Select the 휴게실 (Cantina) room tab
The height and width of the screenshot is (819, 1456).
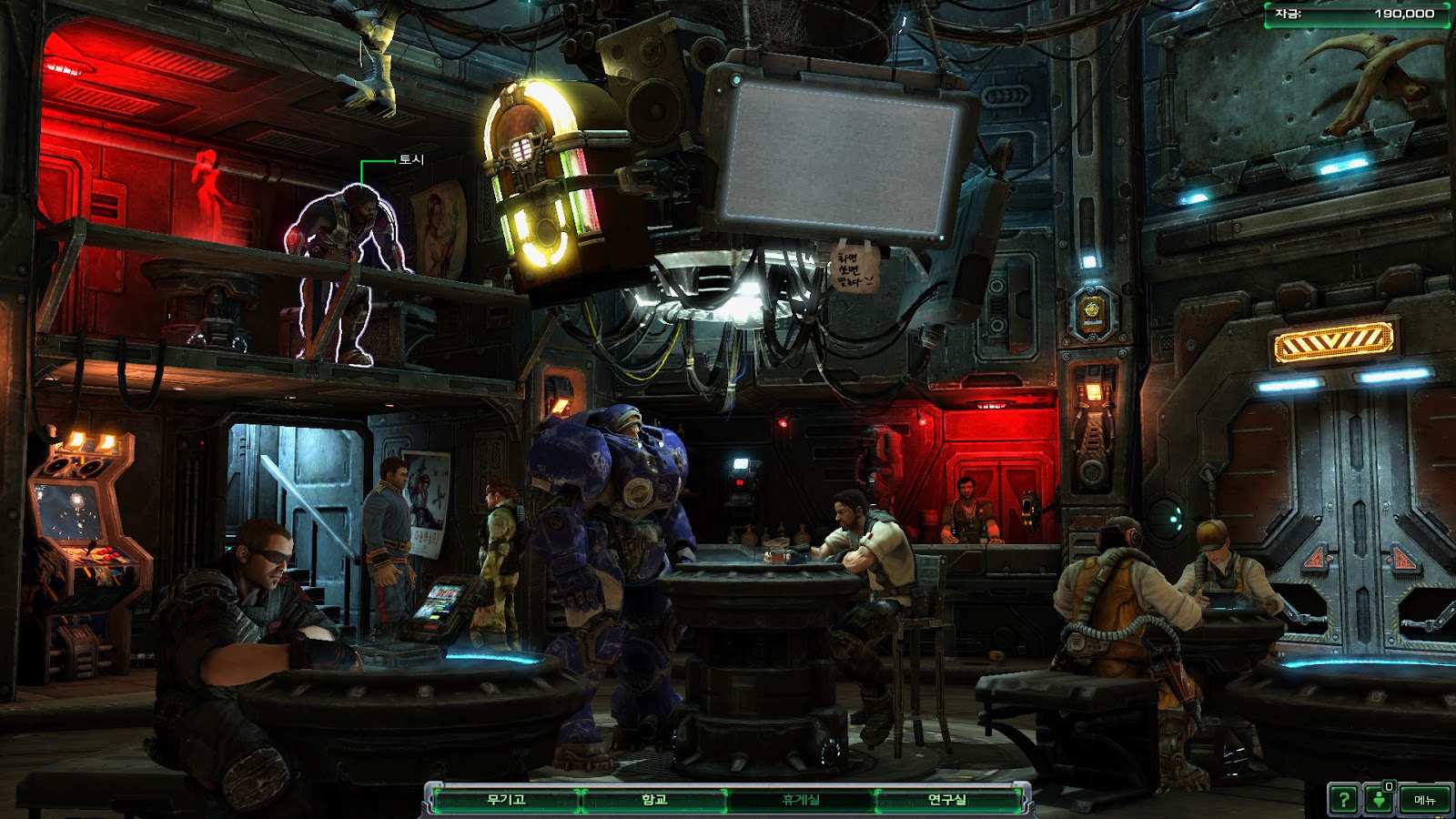(x=801, y=800)
